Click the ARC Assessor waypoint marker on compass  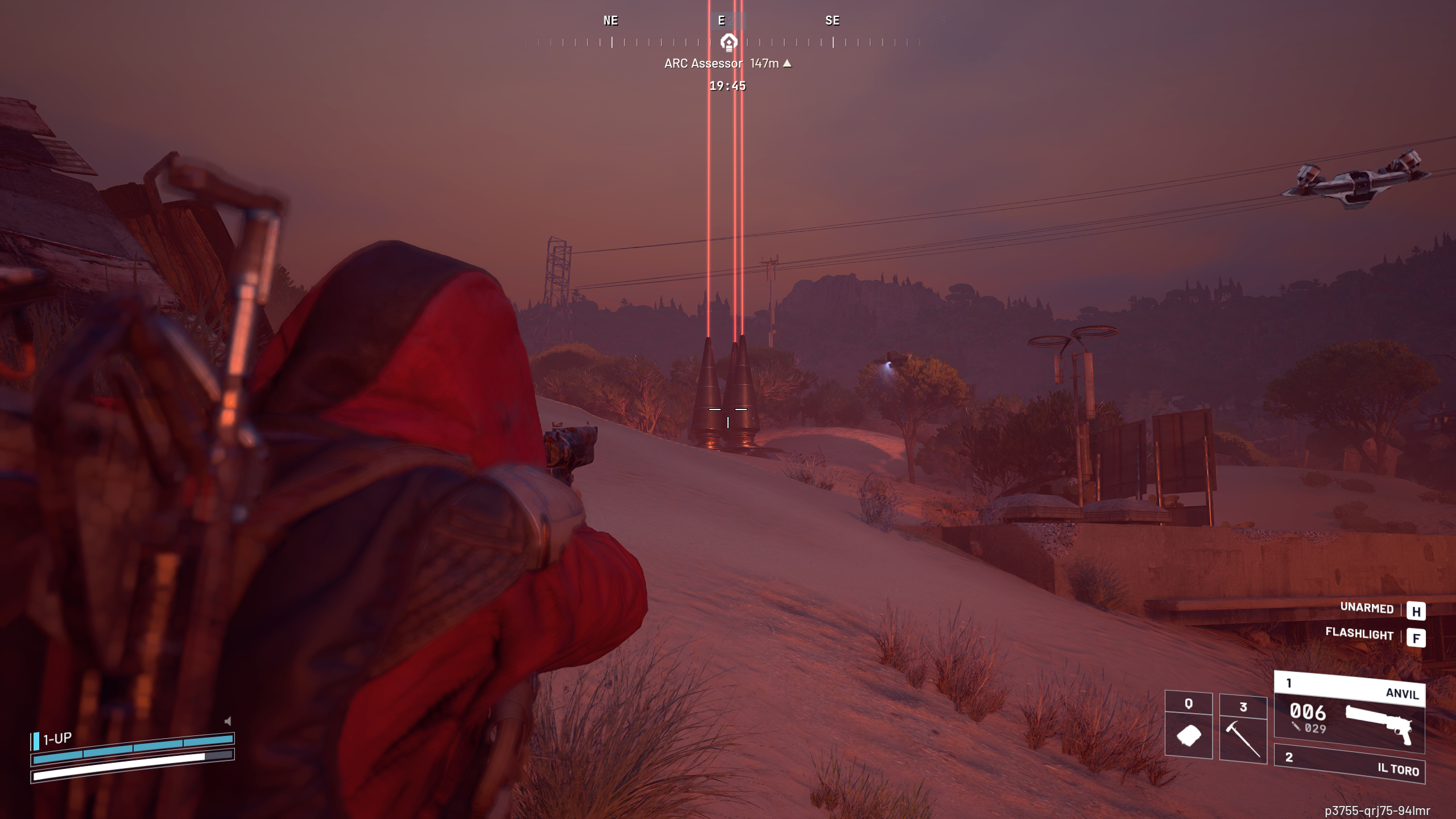coord(728,42)
